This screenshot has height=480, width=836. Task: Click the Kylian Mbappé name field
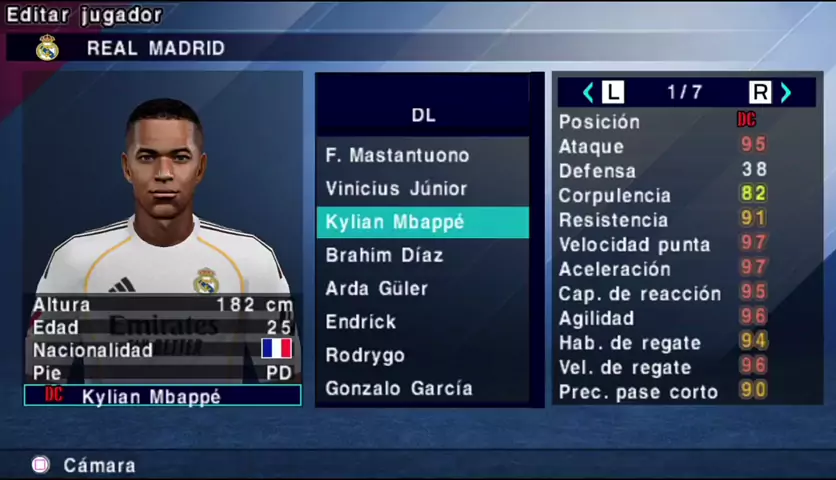162,396
